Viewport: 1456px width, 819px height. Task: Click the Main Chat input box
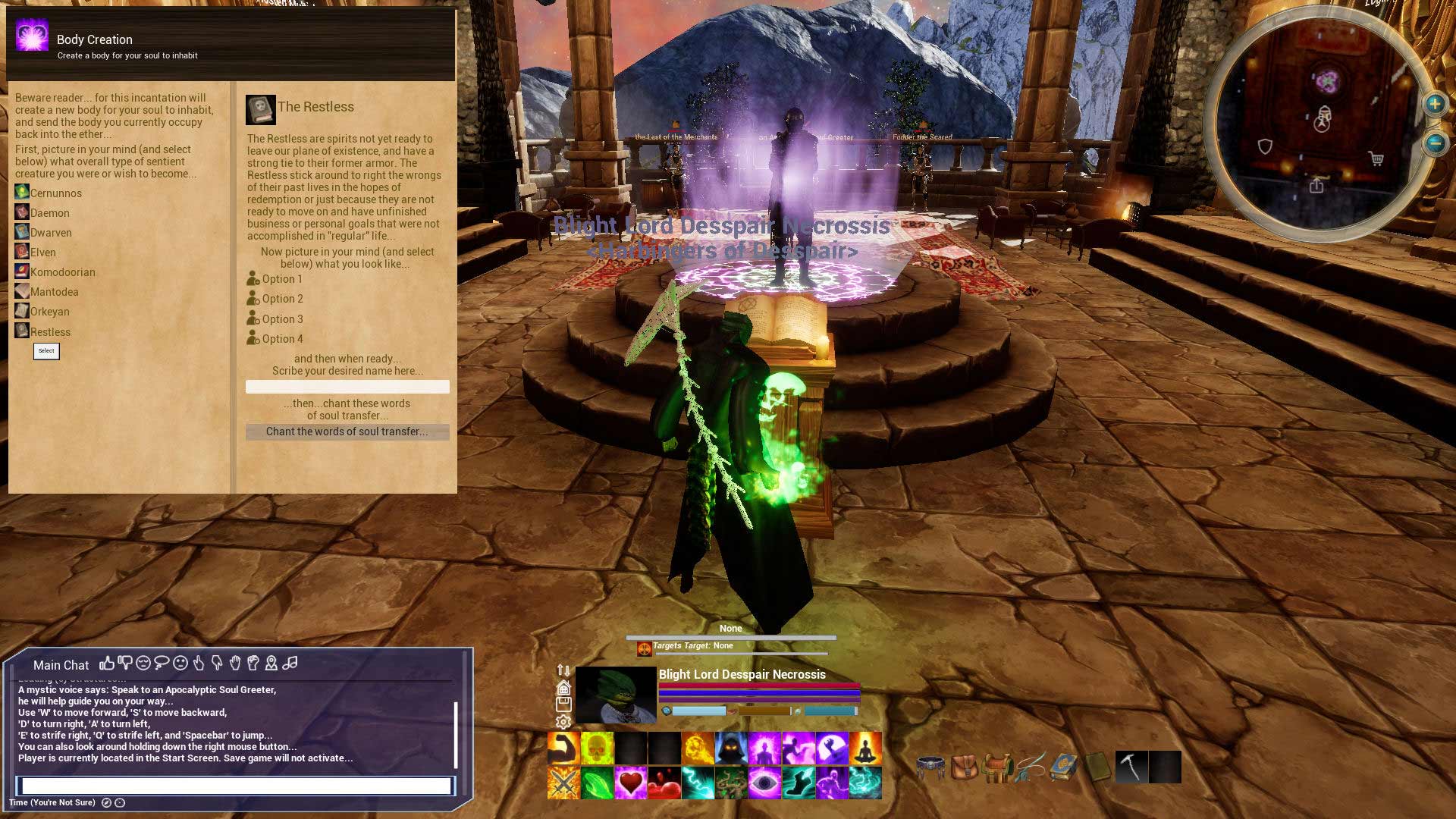click(236, 786)
